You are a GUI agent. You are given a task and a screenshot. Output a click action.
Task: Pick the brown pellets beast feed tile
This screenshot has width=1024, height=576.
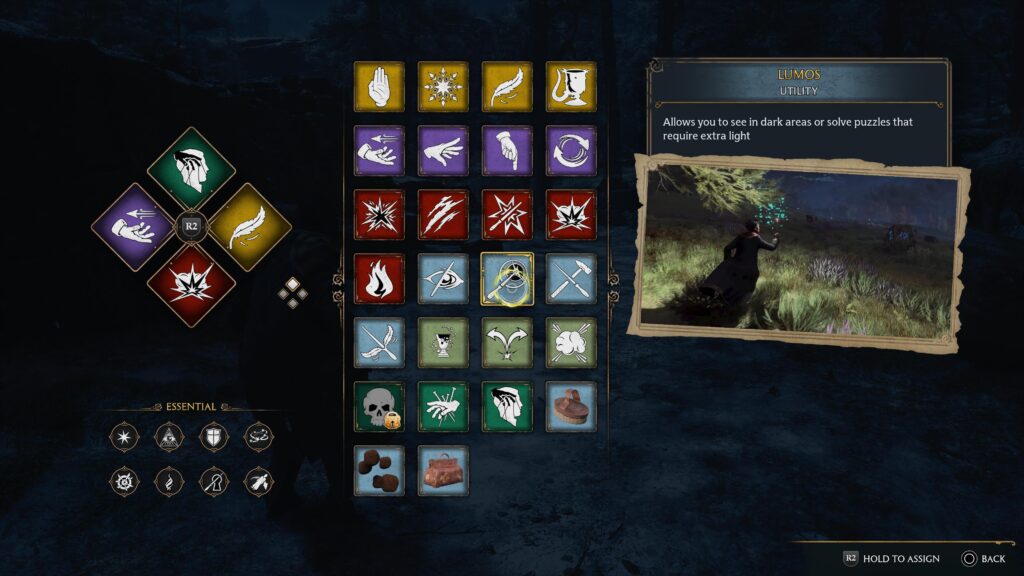(x=379, y=470)
